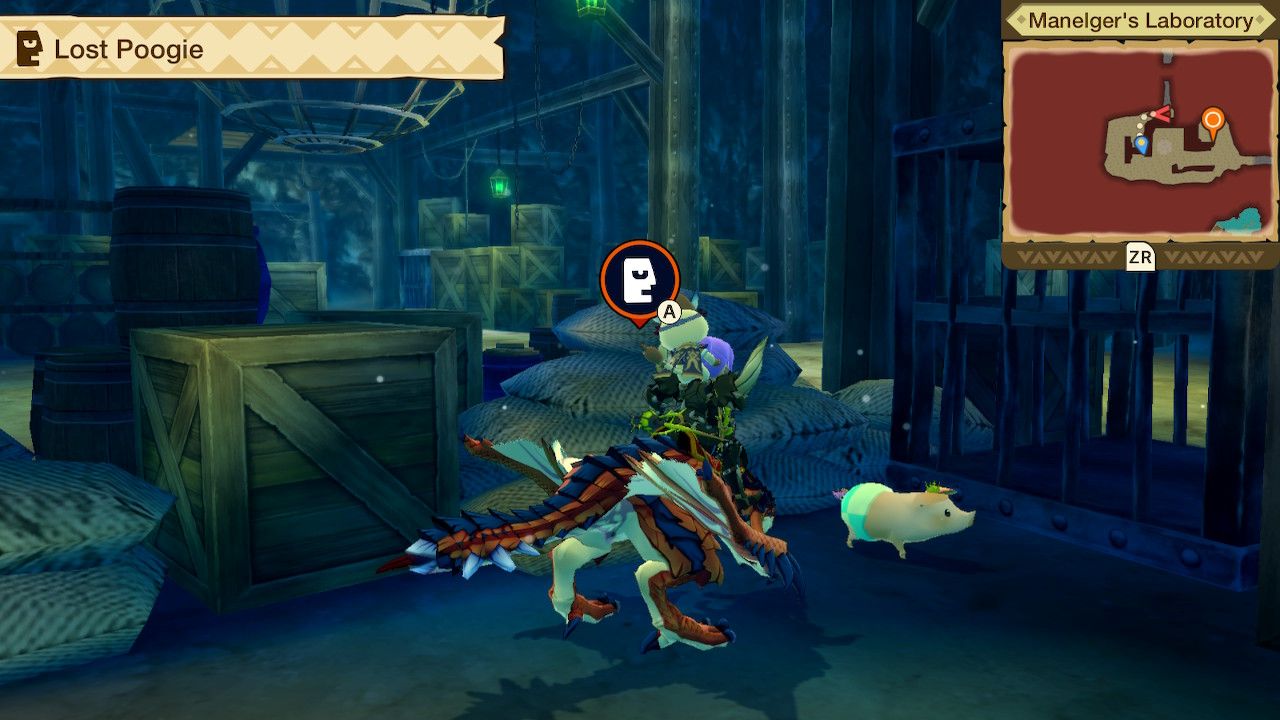Viewport: 1280px width, 720px height.
Task: Click the ZR button icon below the minimap
Action: pyautogui.click(x=1142, y=258)
